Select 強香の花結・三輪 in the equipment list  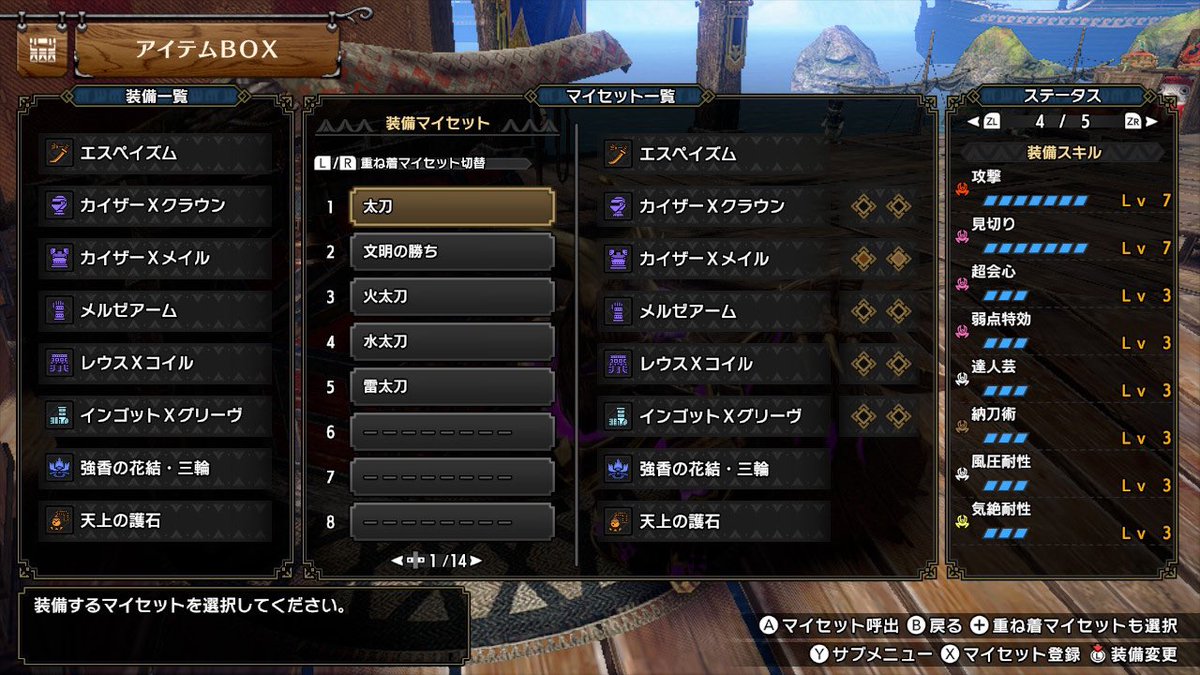(x=157, y=468)
